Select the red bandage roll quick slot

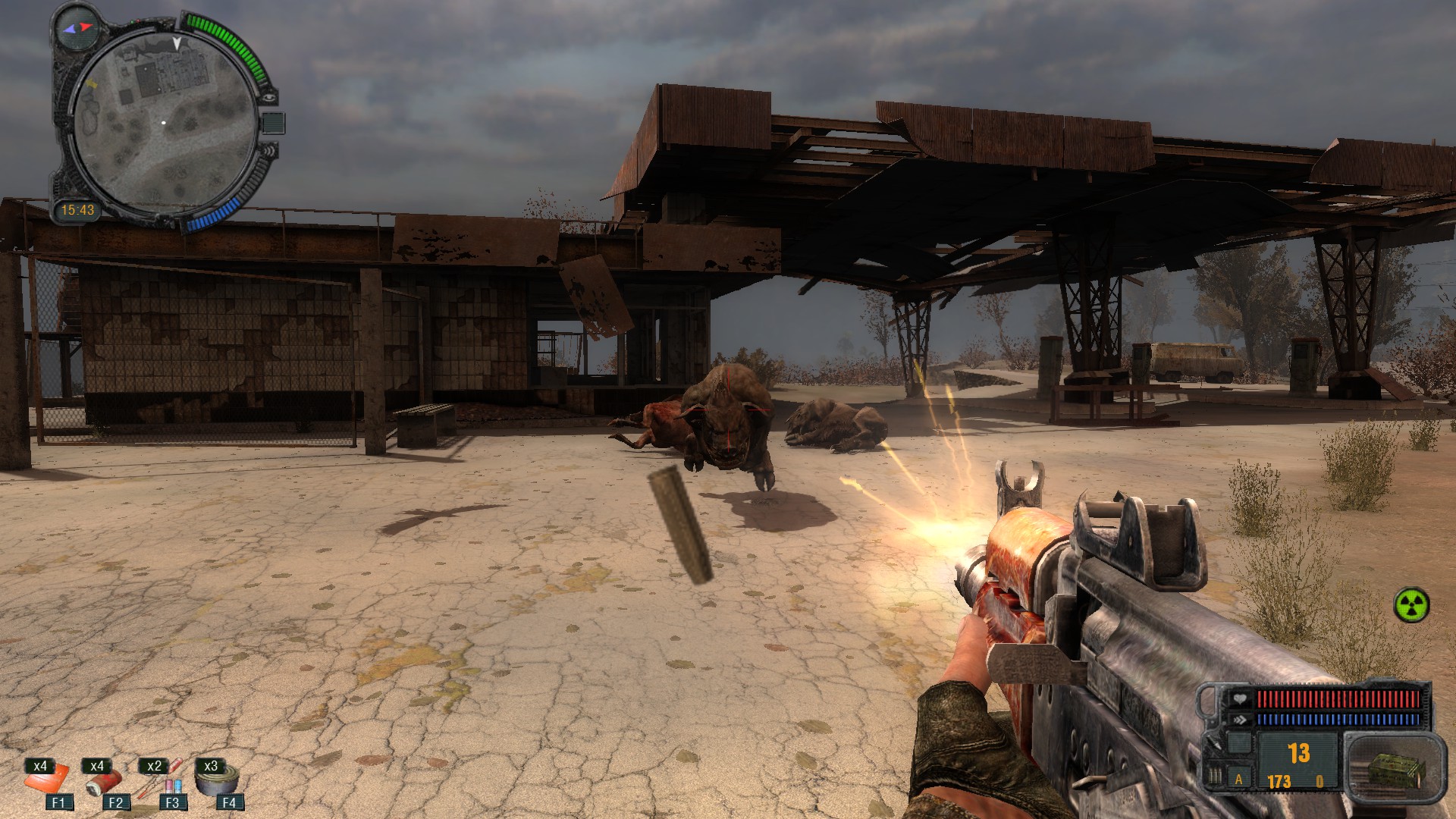[101, 783]
